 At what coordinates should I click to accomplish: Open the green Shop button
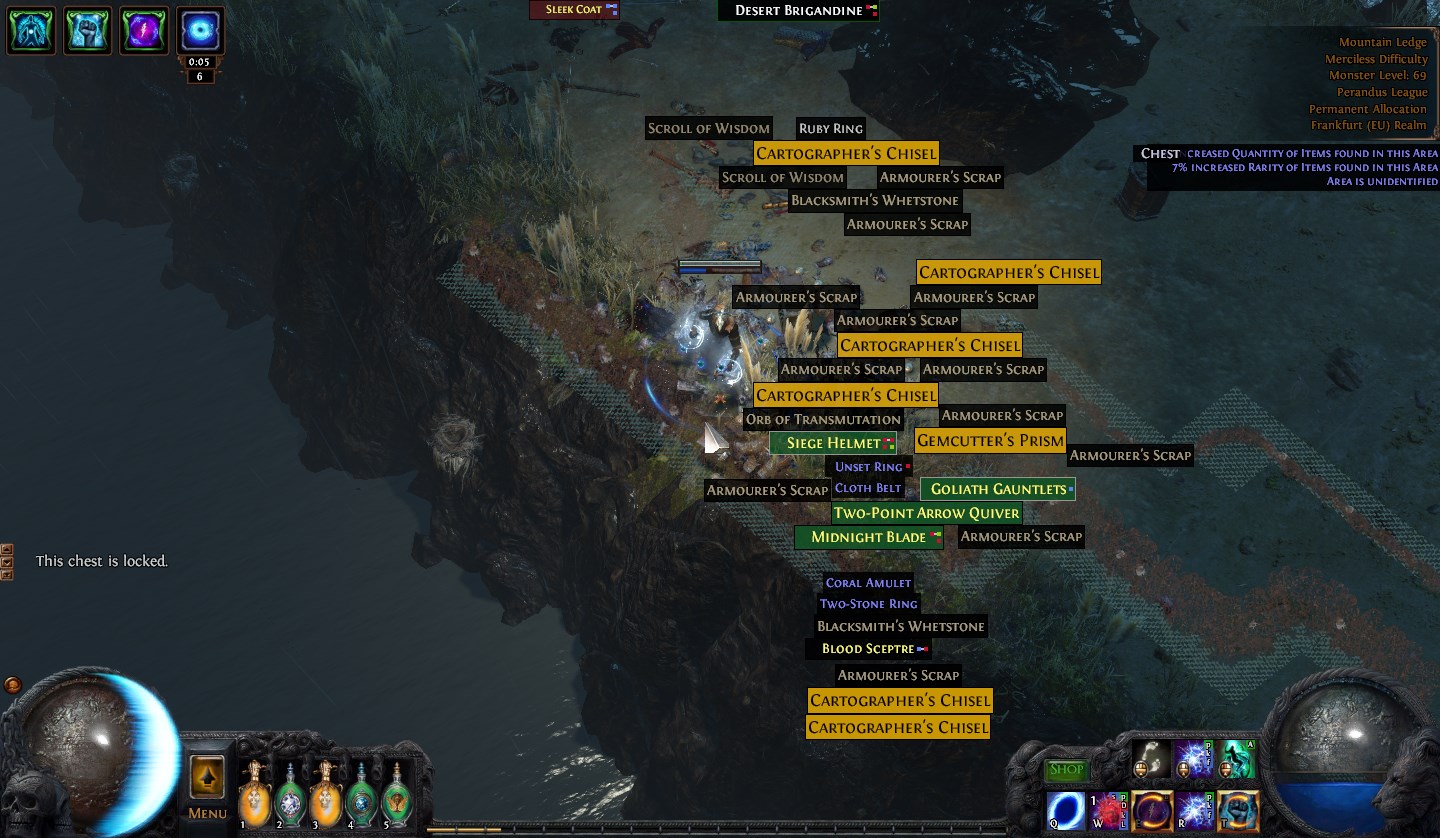tap(1066, 770)
